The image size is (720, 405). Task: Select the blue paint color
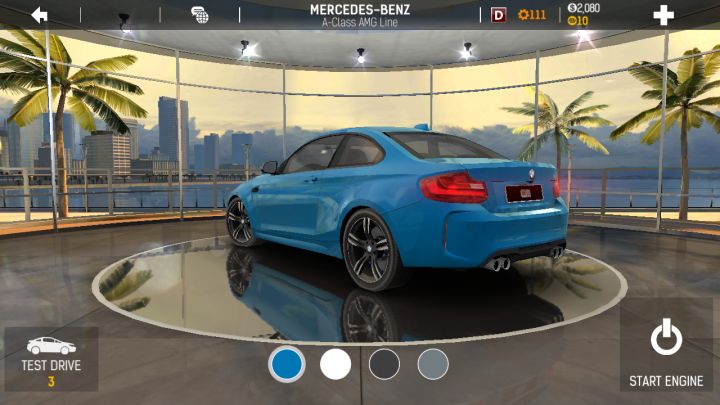(x=287, y=364)
